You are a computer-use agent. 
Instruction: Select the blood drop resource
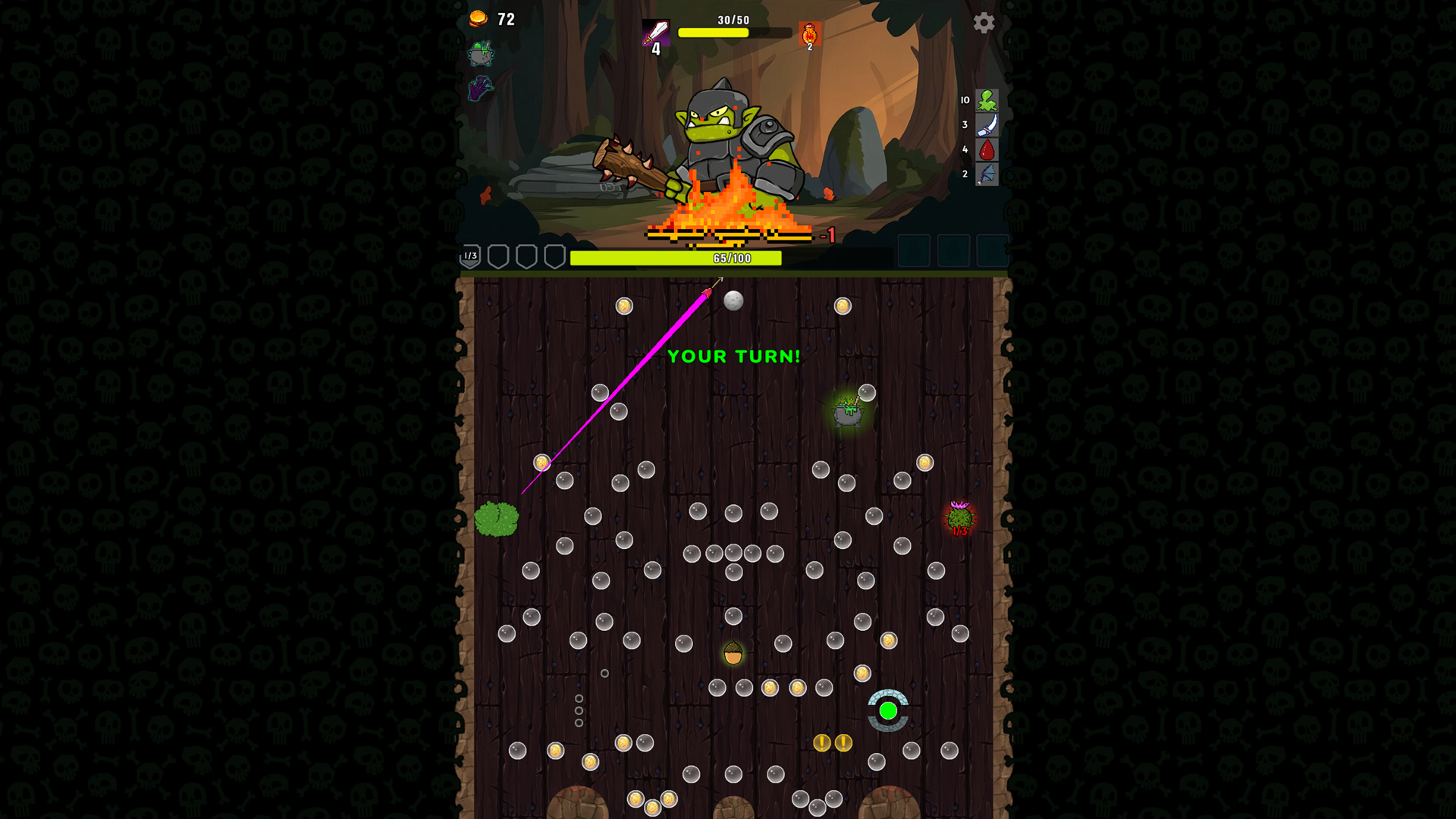pyautogui.click(x=988, y=149)
